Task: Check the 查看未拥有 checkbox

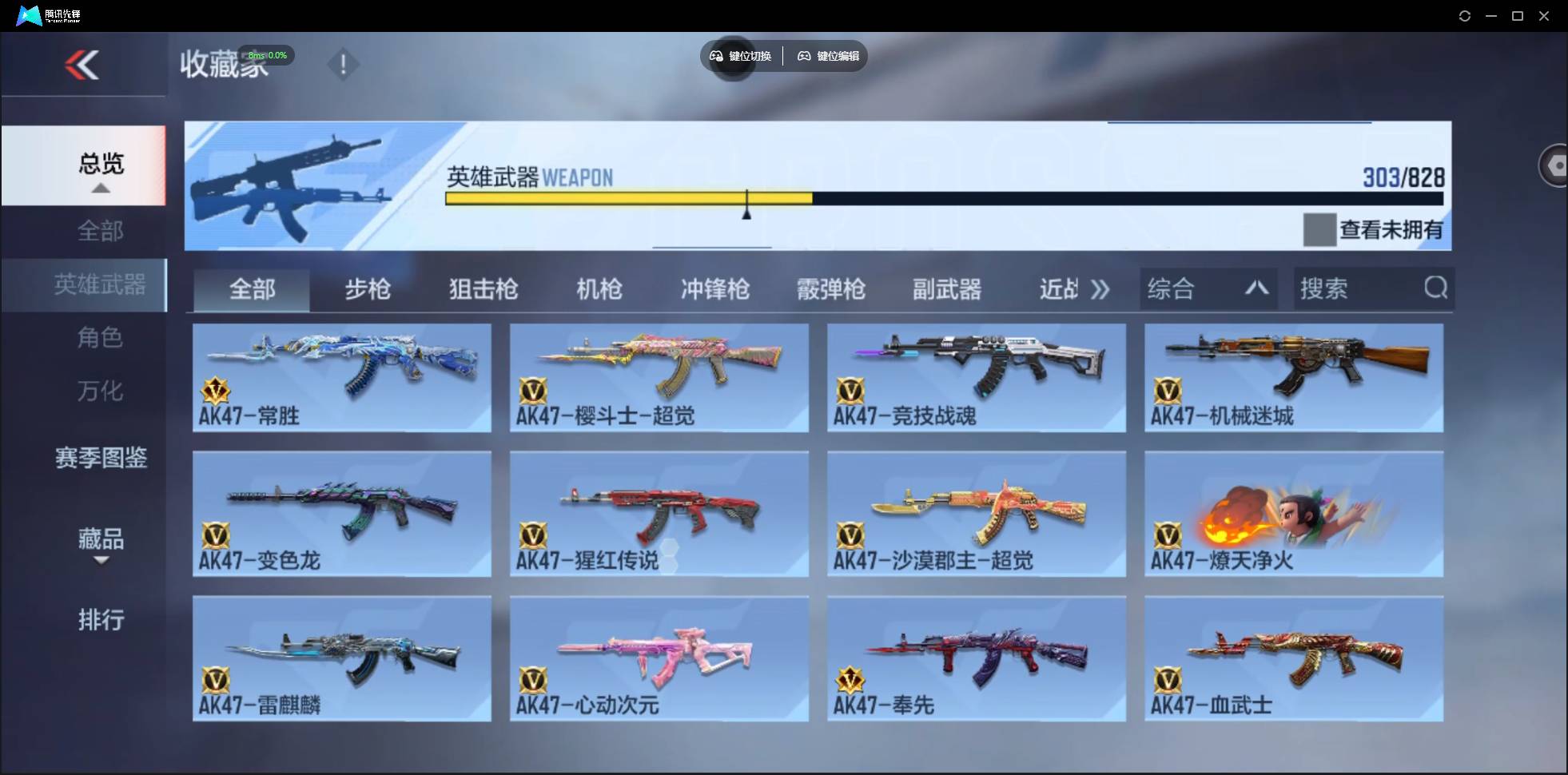Action: [x=1320, y=230]
